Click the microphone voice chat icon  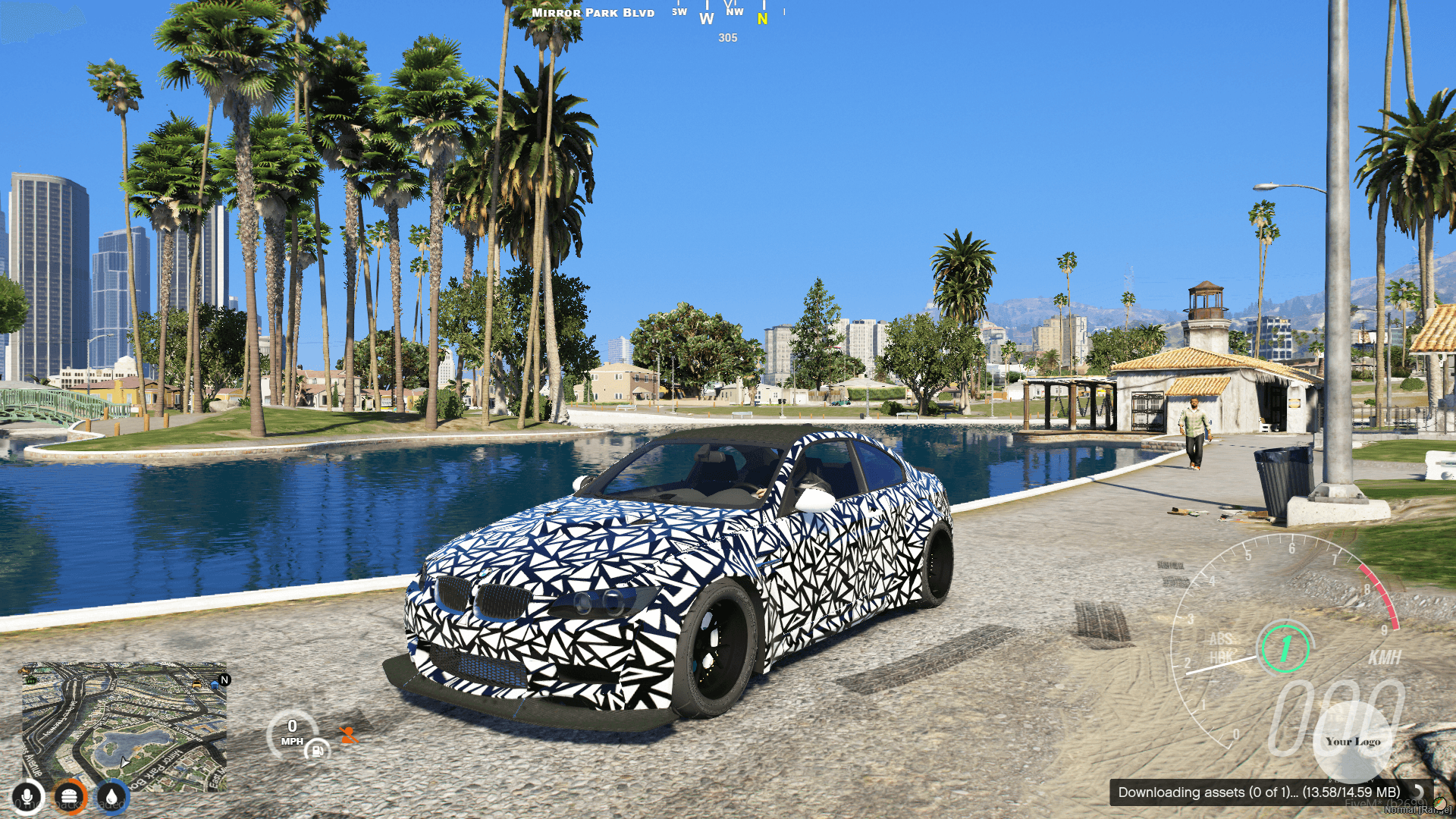pyautogui.click(x=27, y=797)
